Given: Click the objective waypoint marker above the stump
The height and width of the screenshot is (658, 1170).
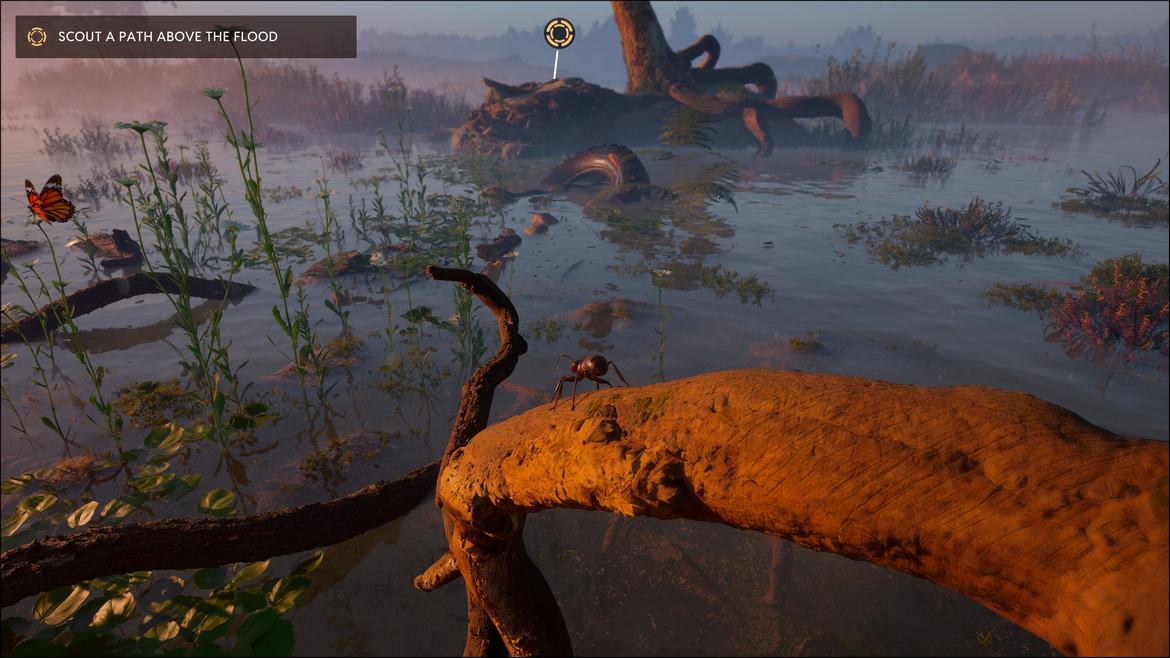Looking at the screenshot, I should coord(559,33).
